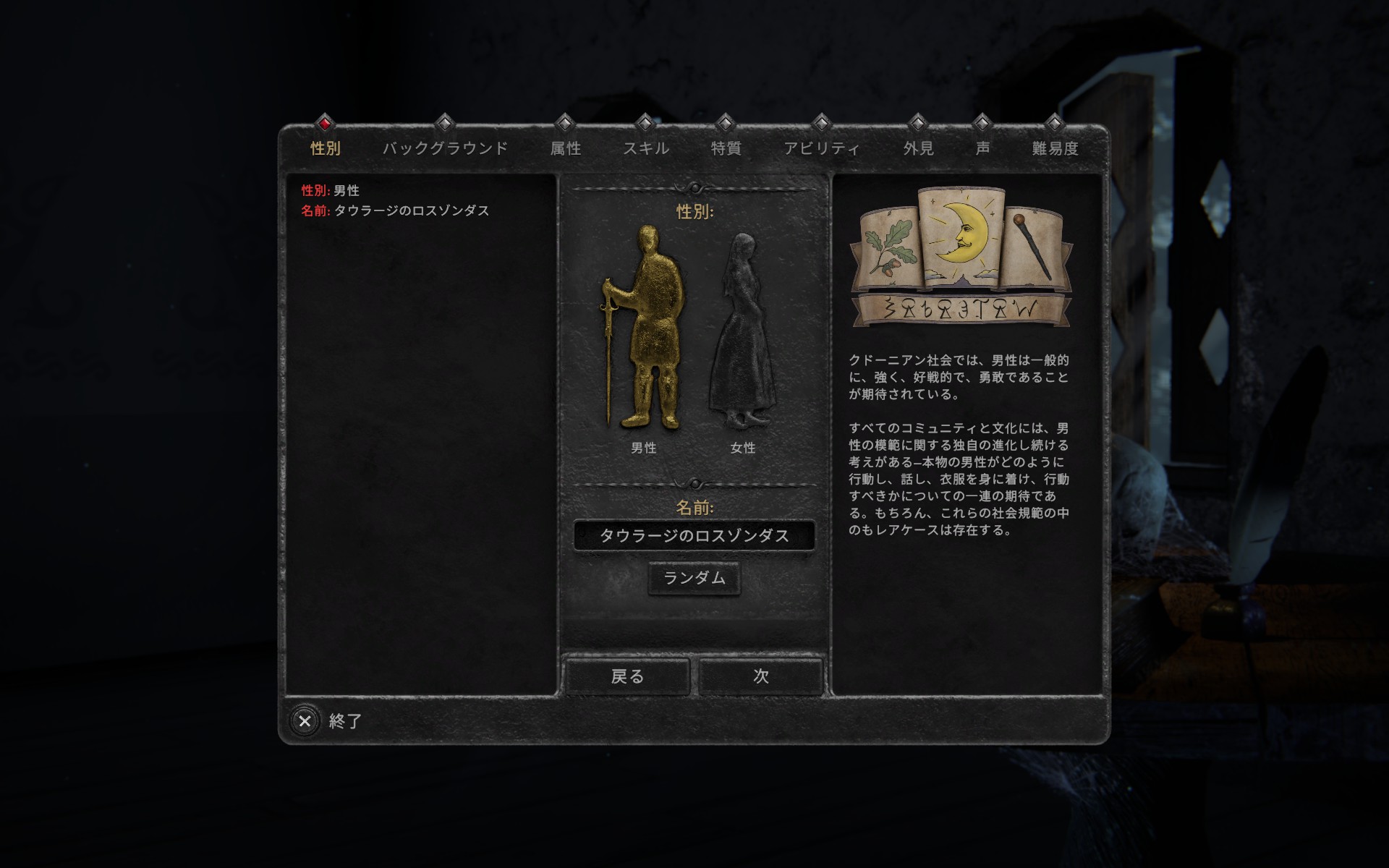Open the バックグラウンド tab

[445, 148]
